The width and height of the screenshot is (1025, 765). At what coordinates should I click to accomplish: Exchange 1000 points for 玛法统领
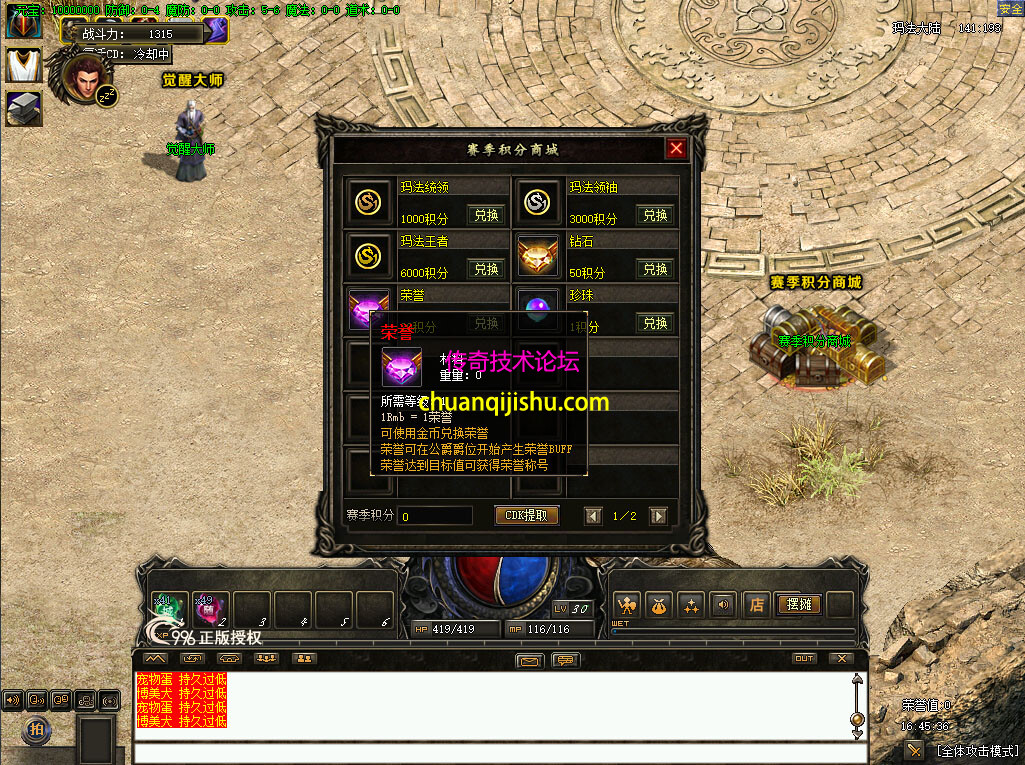(486, 215)
